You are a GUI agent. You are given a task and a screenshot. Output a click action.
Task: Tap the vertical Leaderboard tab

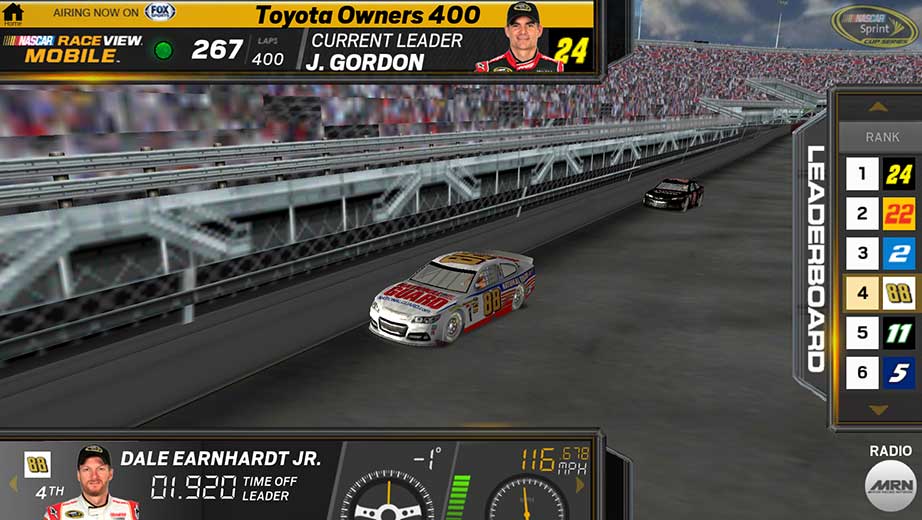(x=816, y=258)
